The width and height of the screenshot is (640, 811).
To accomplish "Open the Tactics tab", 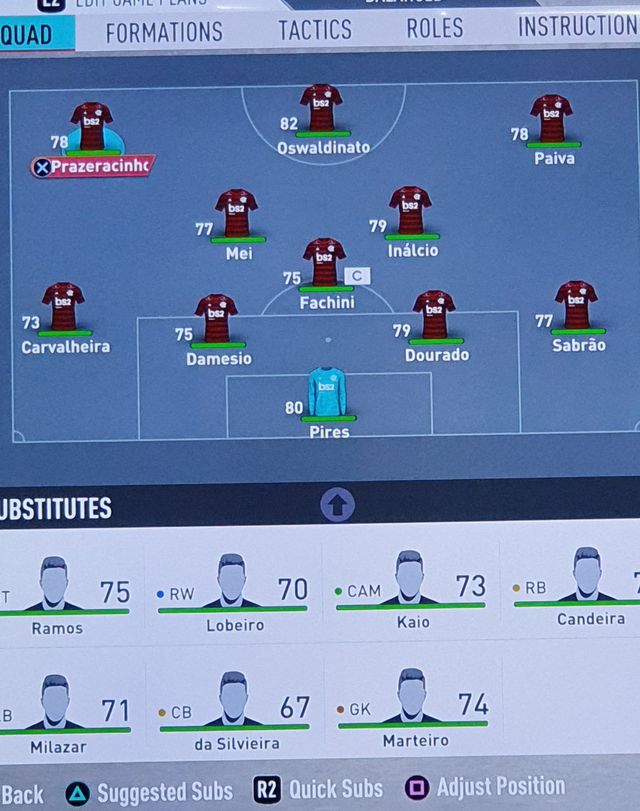I will point(315,30).
